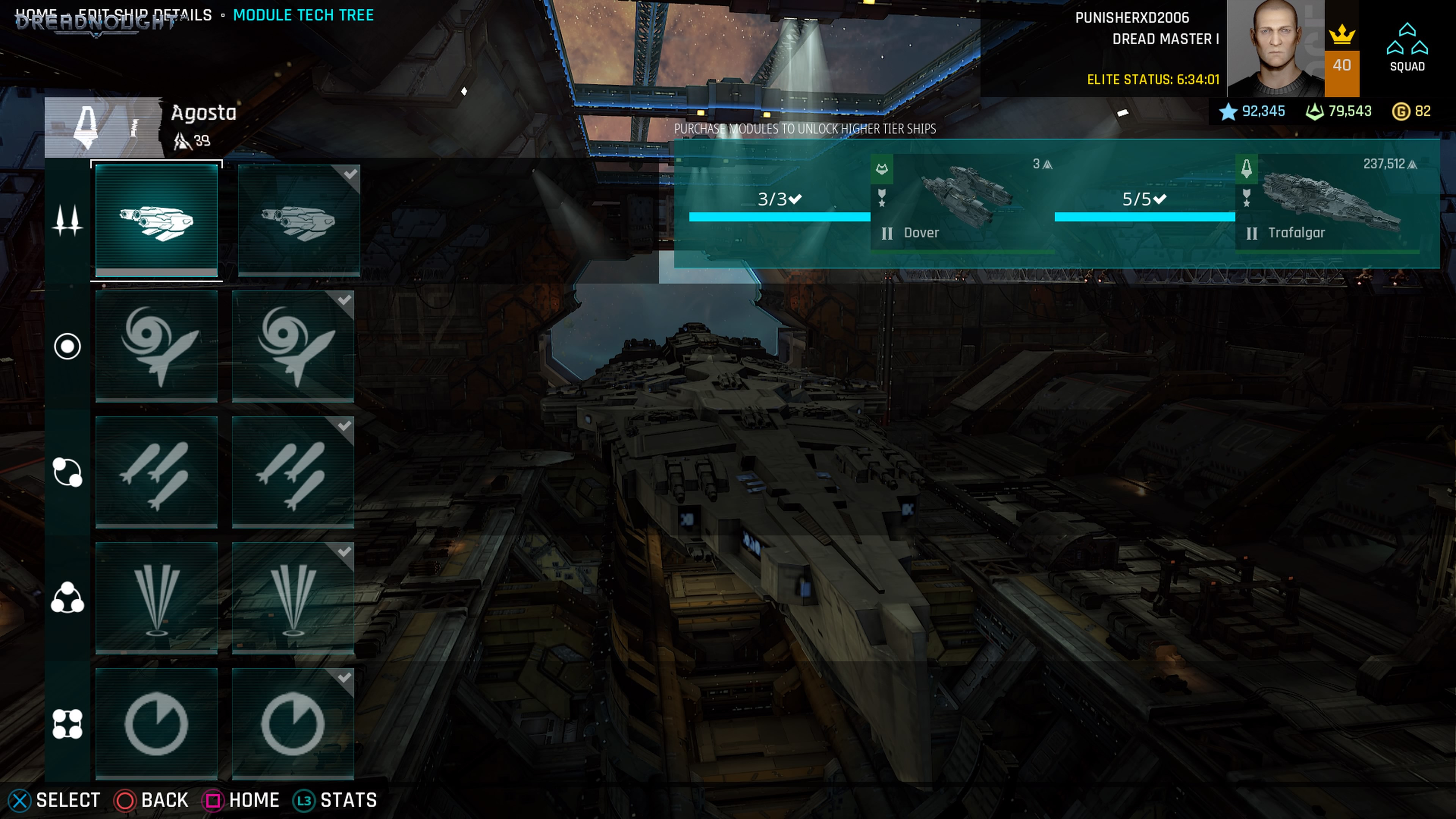This screenshot has width=1456, height=819.
Task: Select the four-dot module category icon
Action: pyautogui.click(x=67, y=724)
